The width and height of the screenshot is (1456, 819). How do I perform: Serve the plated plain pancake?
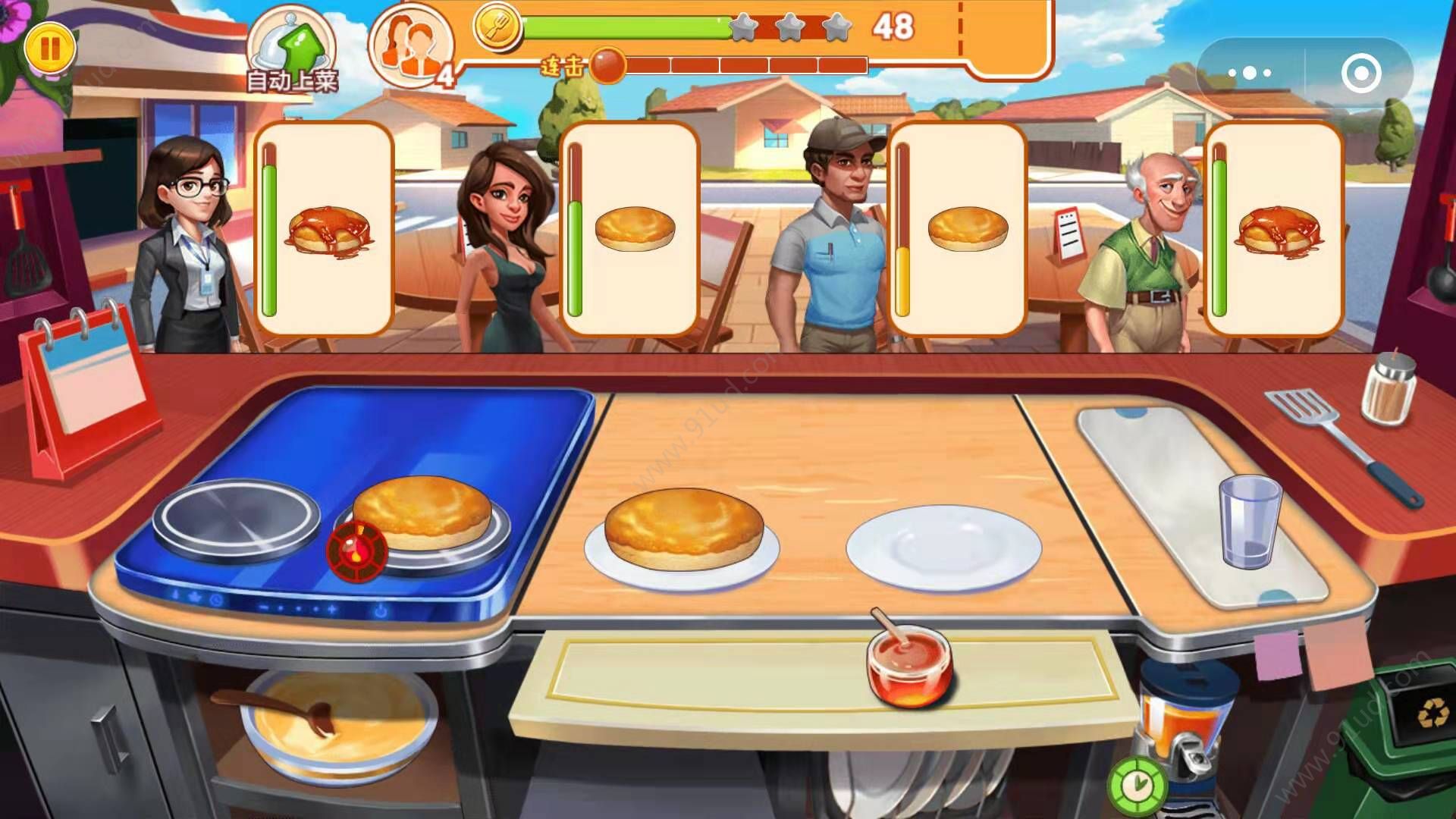pos(682,529)
